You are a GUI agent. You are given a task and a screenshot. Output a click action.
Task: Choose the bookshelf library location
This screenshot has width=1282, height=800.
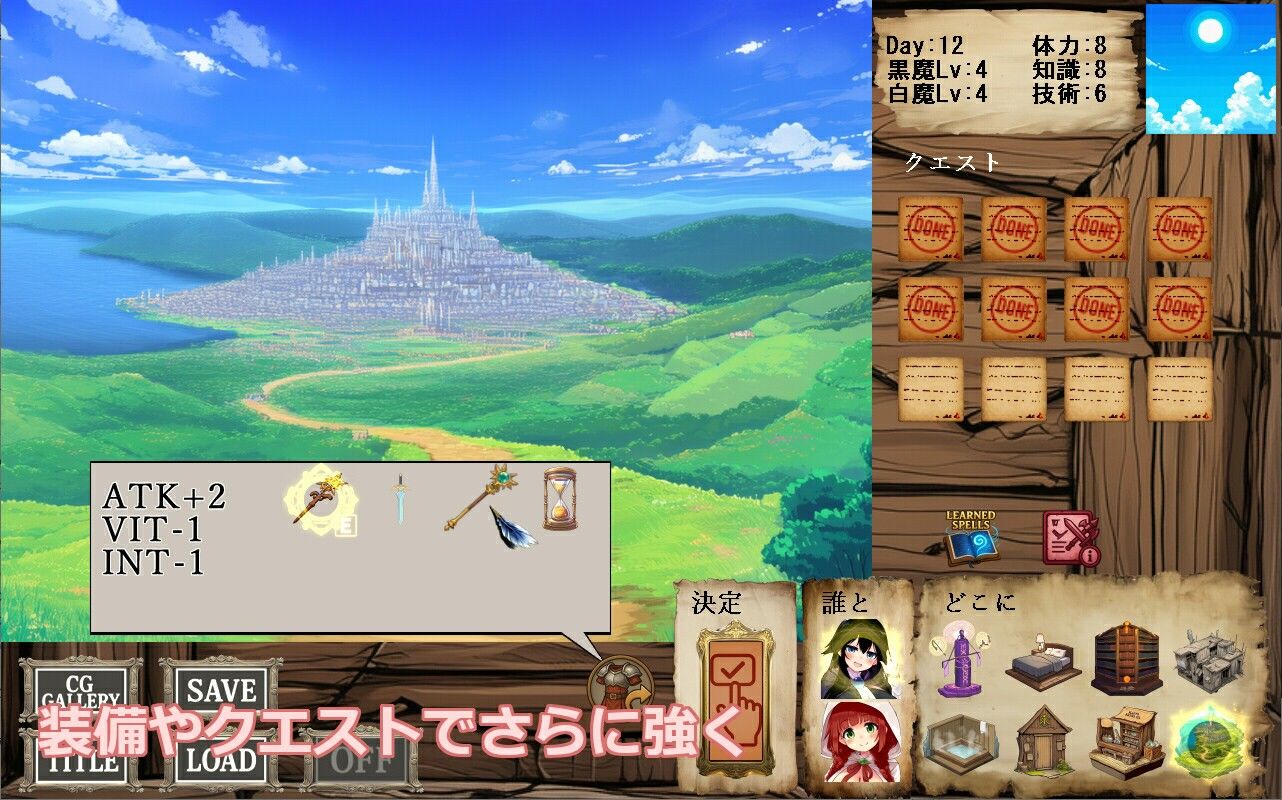coord(1126,658)
